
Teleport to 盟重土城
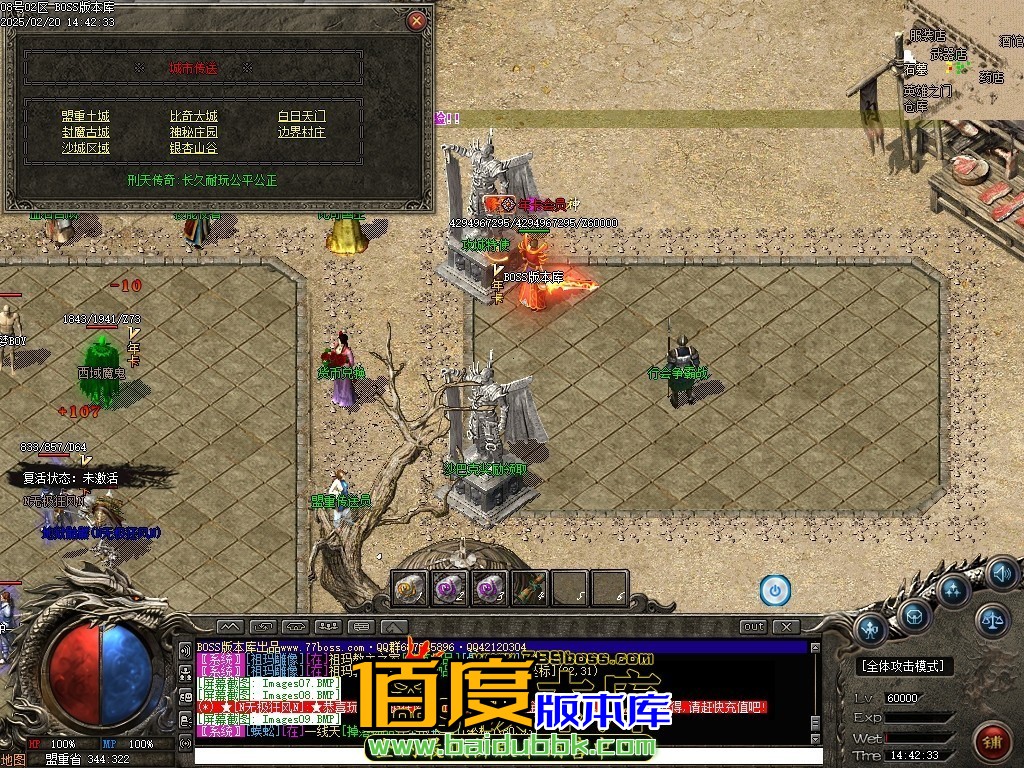[x=85, y=116]
